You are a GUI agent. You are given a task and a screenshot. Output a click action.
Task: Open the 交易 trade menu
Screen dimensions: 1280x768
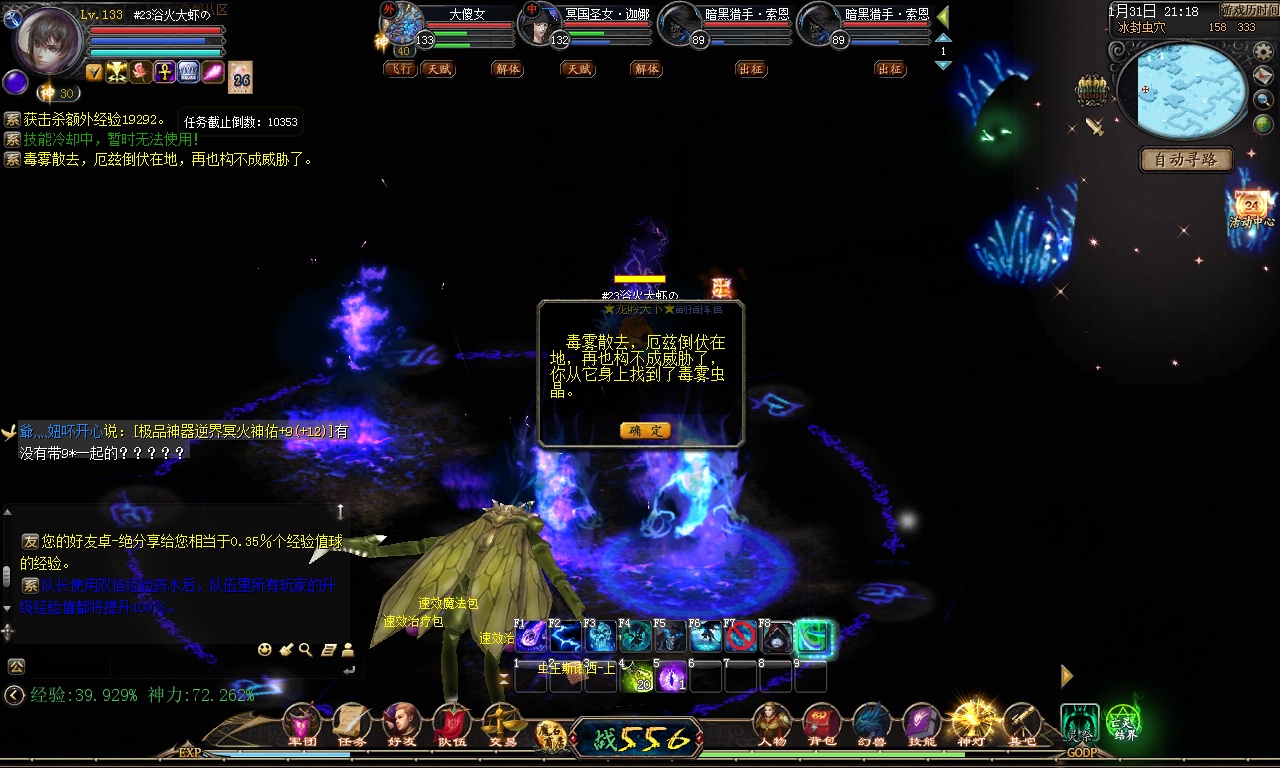(x=501, y=723)
